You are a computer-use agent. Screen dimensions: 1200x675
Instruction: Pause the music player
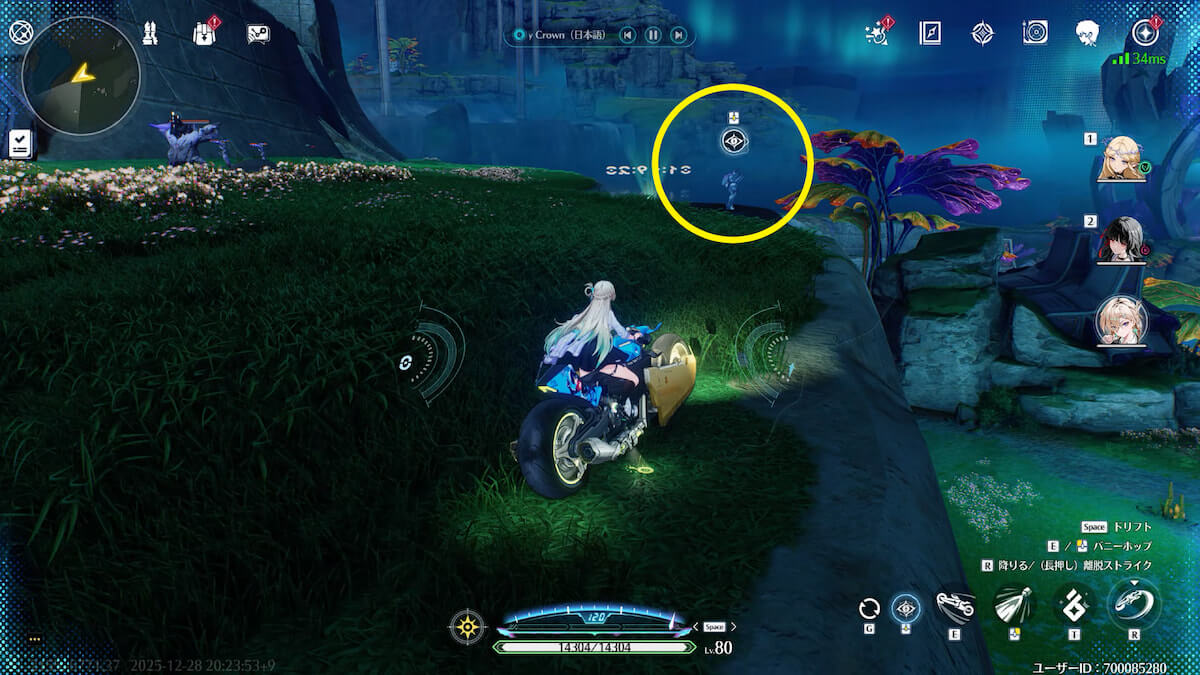(x=652, y=35)
